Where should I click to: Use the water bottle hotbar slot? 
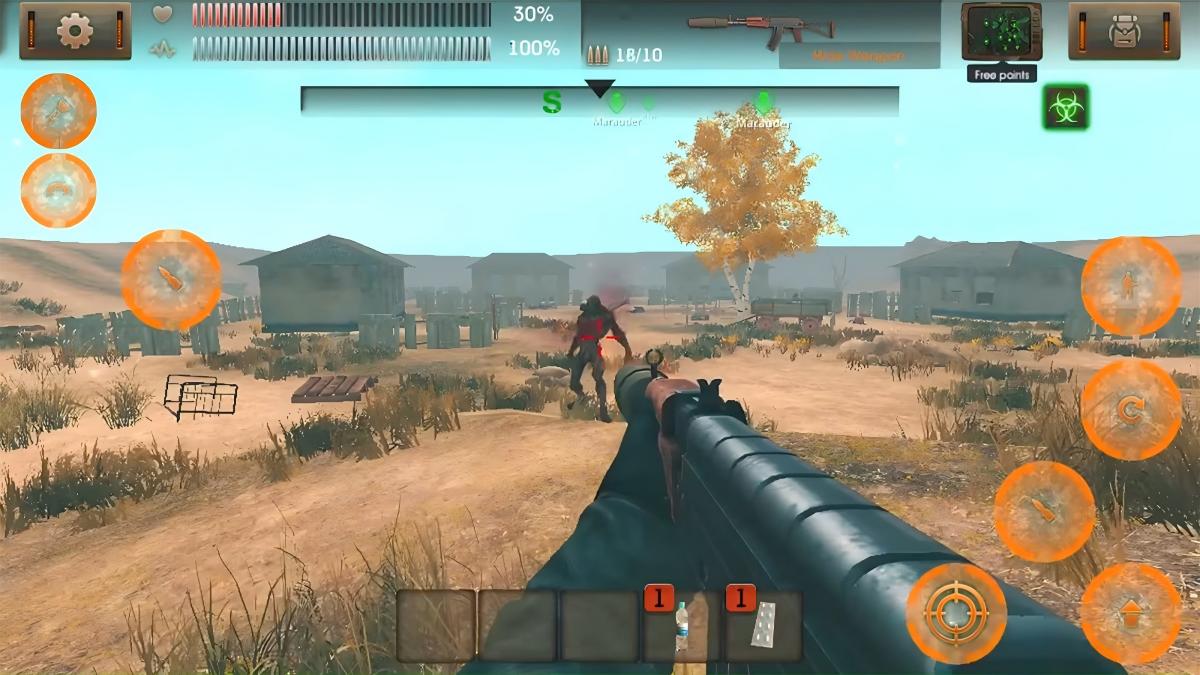681,626
